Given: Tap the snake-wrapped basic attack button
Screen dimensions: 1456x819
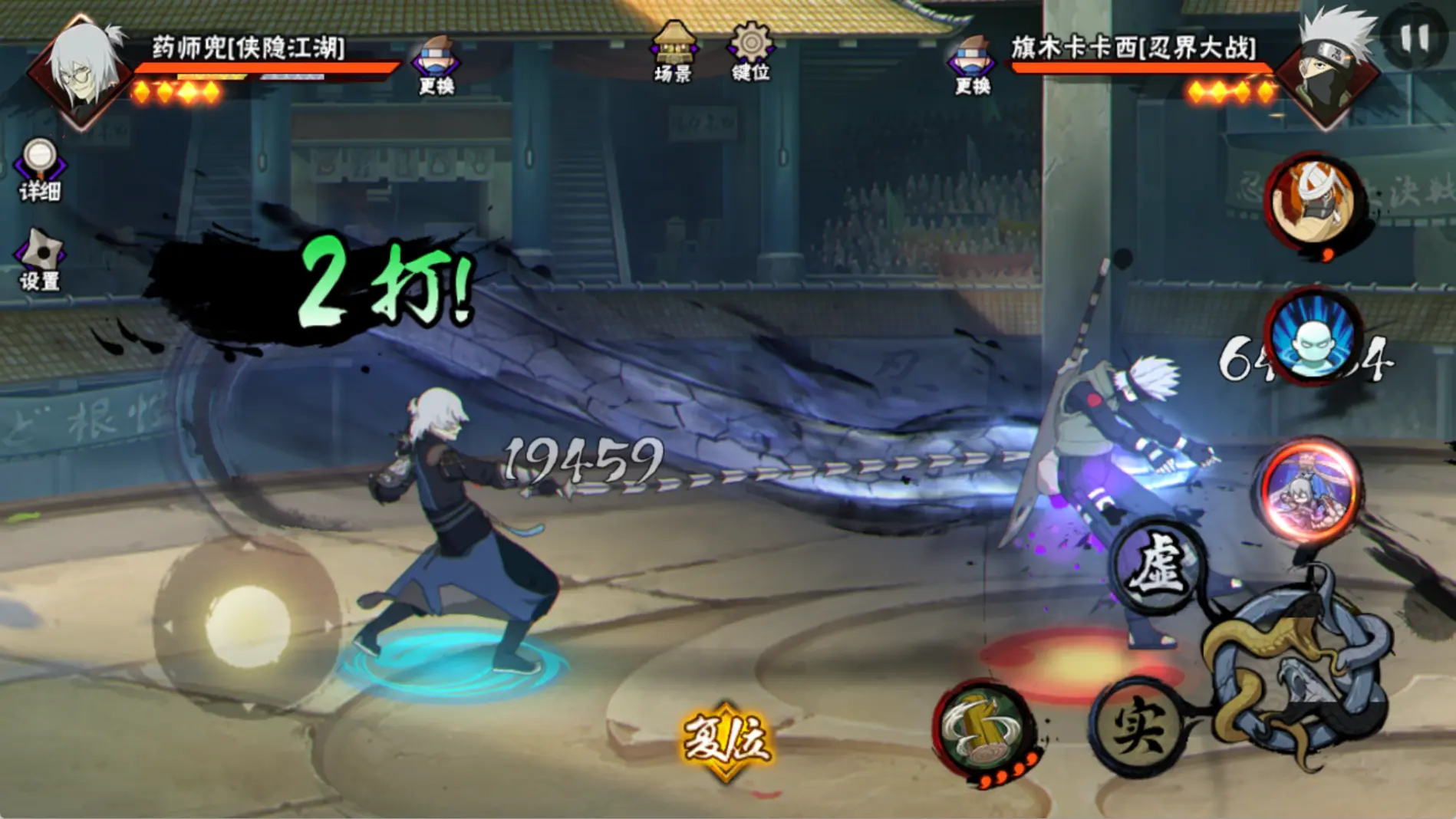Looking at the screenshot, I should pyautogui.click(x=1298, y=675).
